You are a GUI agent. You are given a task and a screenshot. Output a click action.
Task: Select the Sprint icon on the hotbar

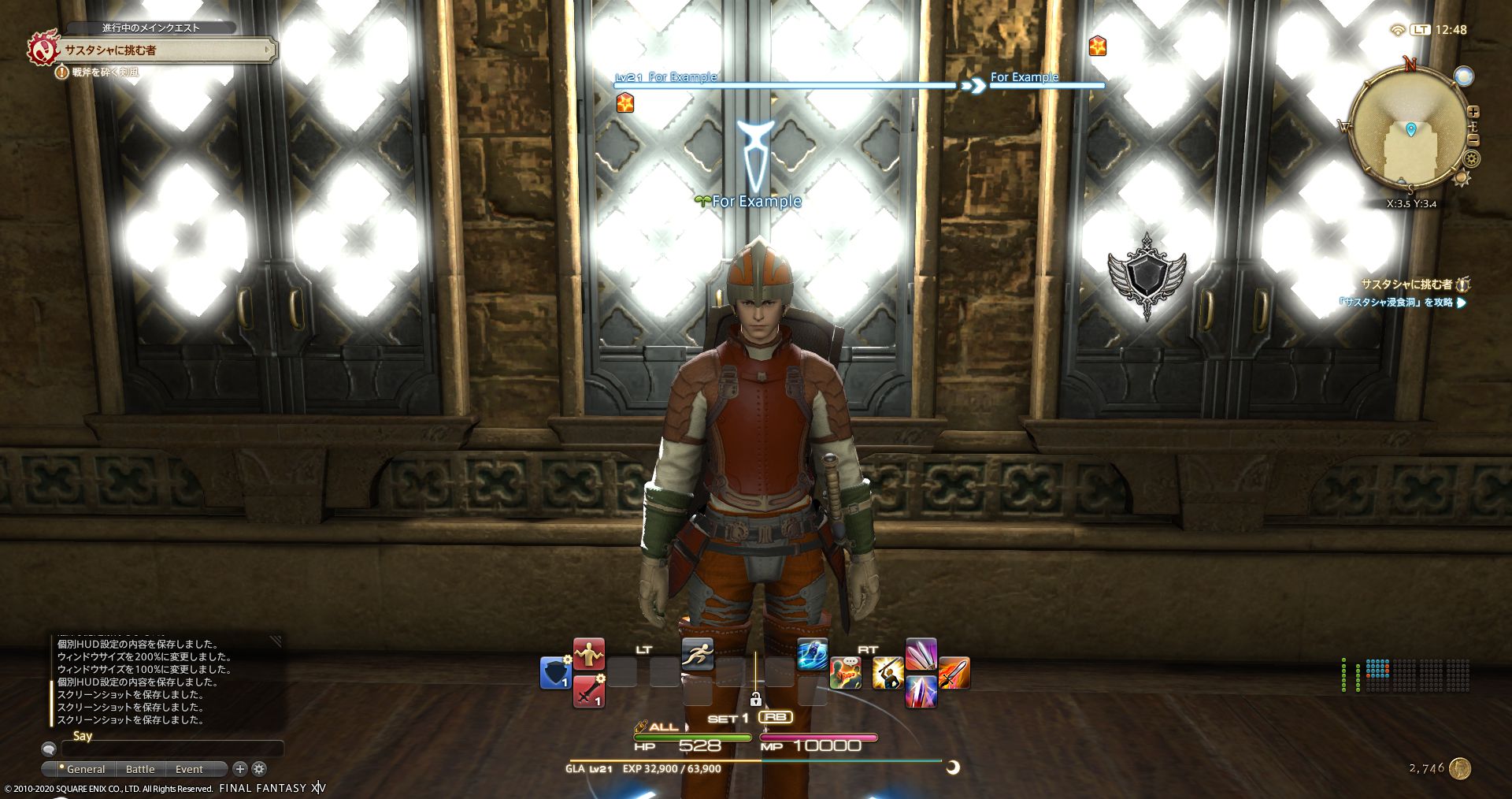click(x=699, y=654)
